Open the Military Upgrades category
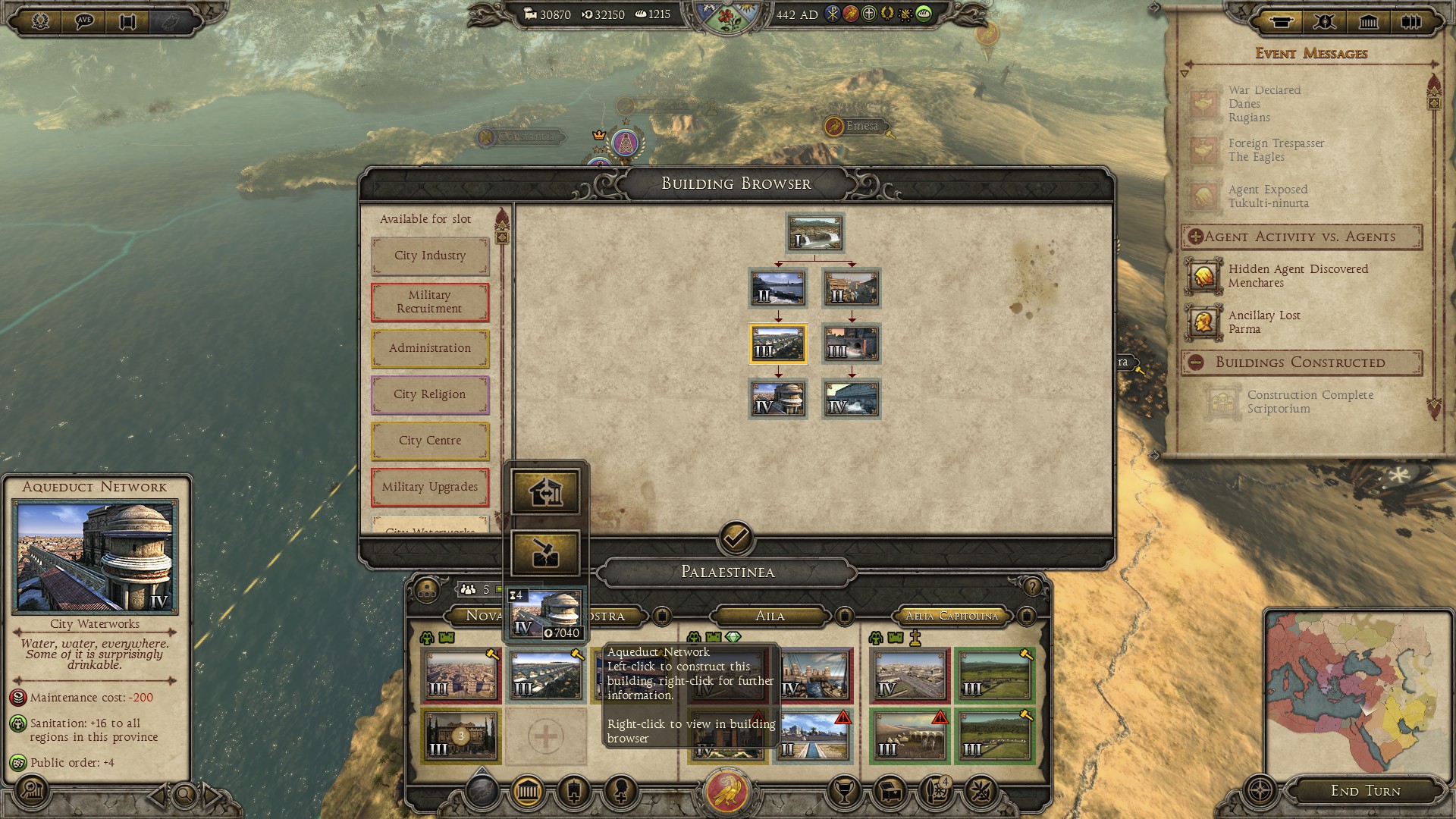This screenshot has width=1456, height=819. [x=430, y=487]
